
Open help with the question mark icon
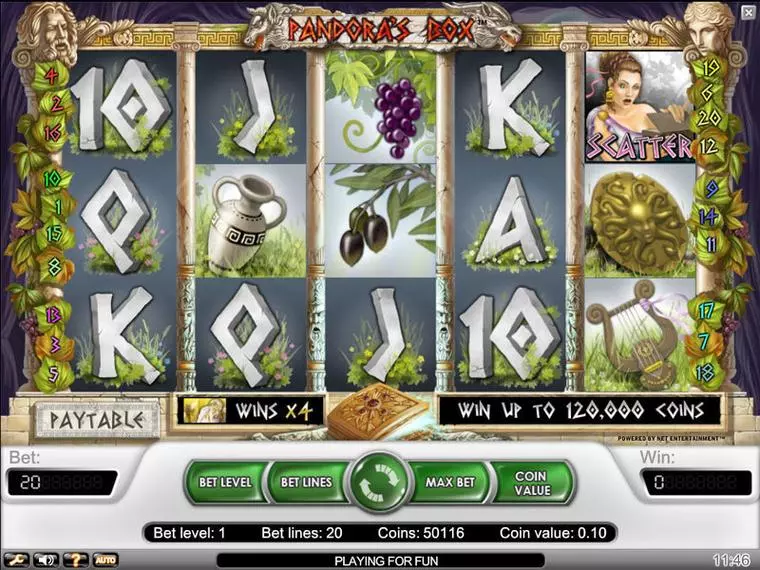coord(75,559)
